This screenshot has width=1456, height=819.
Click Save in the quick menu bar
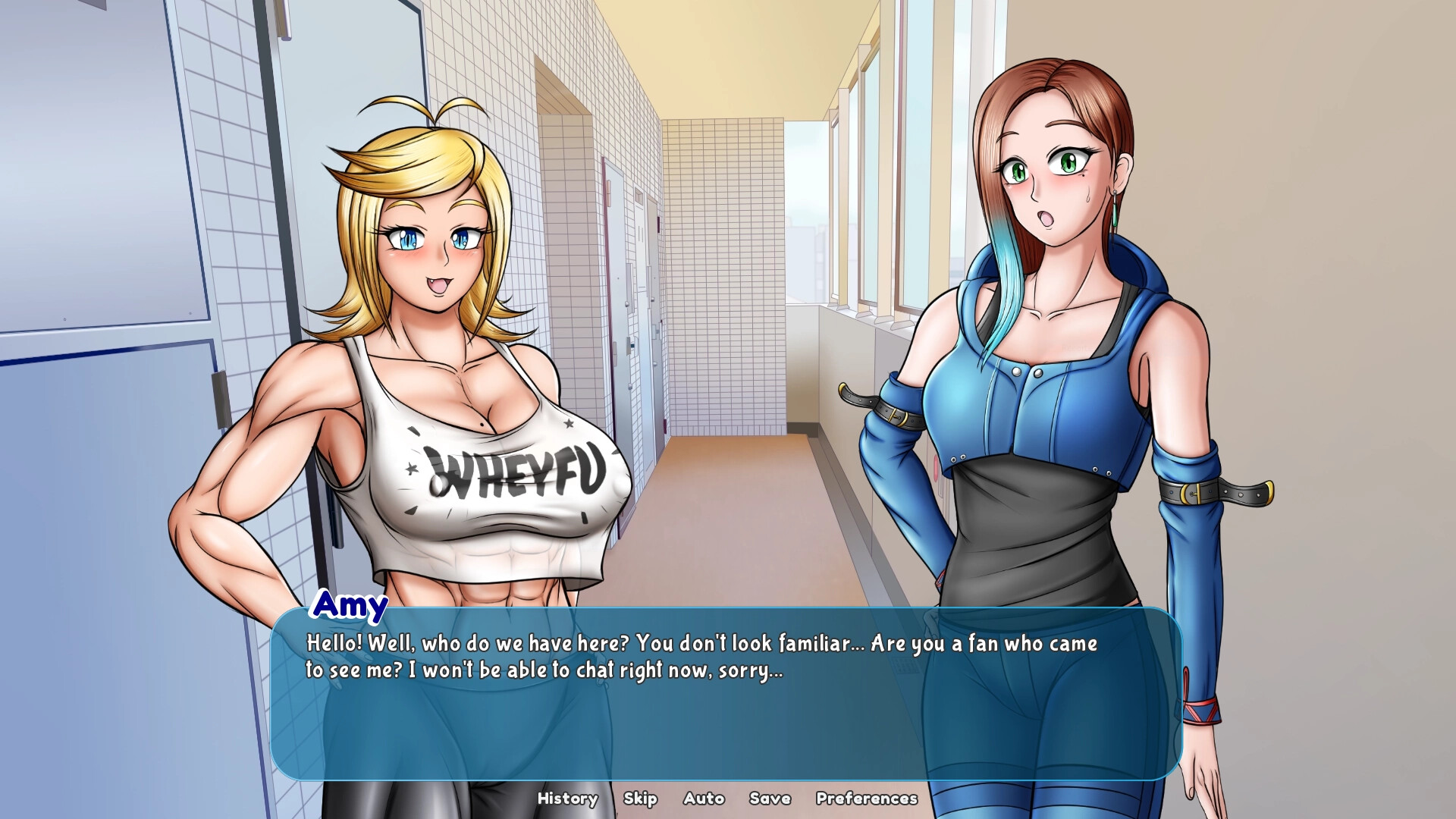pos(770,799)
